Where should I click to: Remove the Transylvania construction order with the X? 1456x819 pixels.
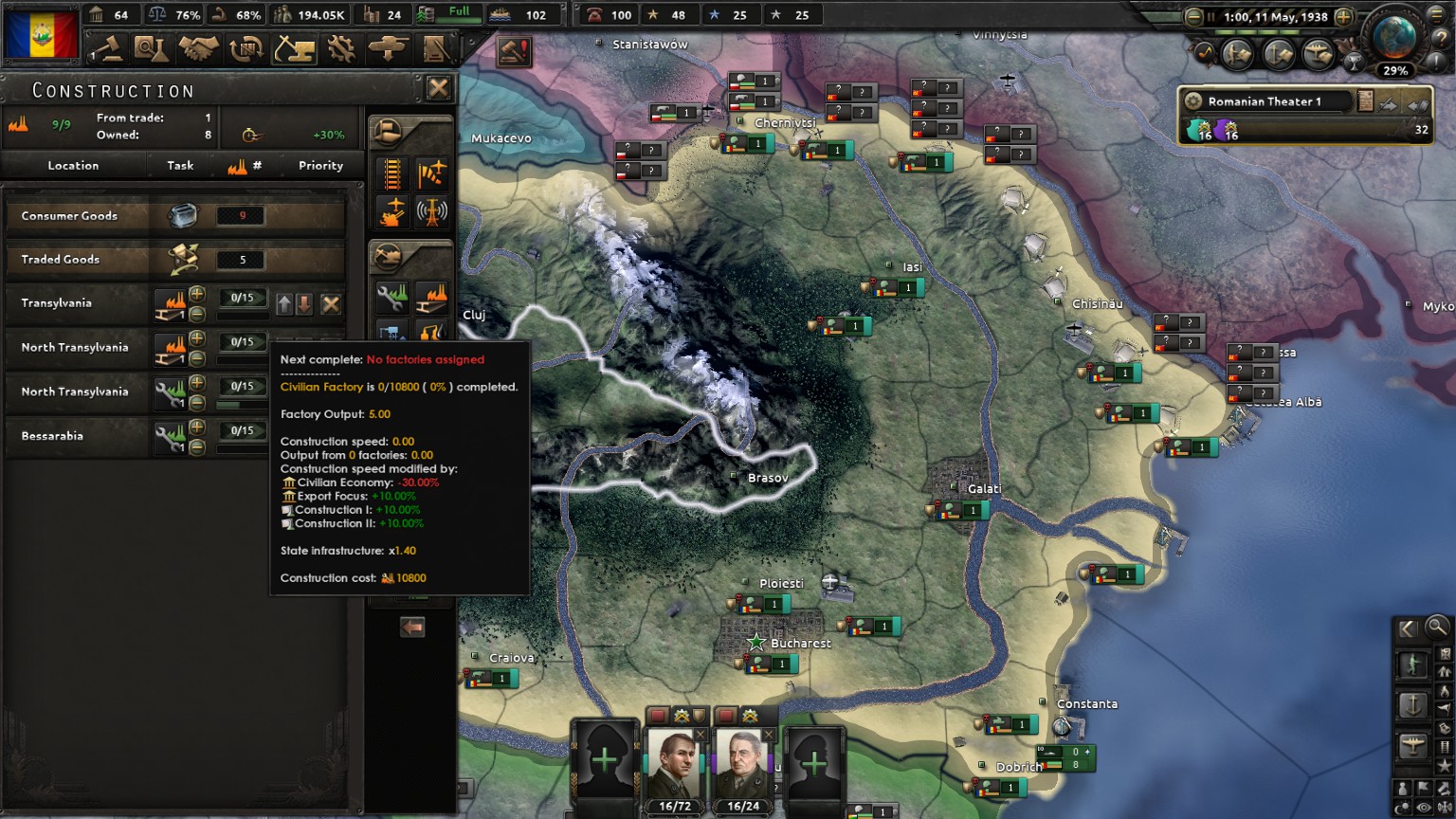tap(332, 302)
